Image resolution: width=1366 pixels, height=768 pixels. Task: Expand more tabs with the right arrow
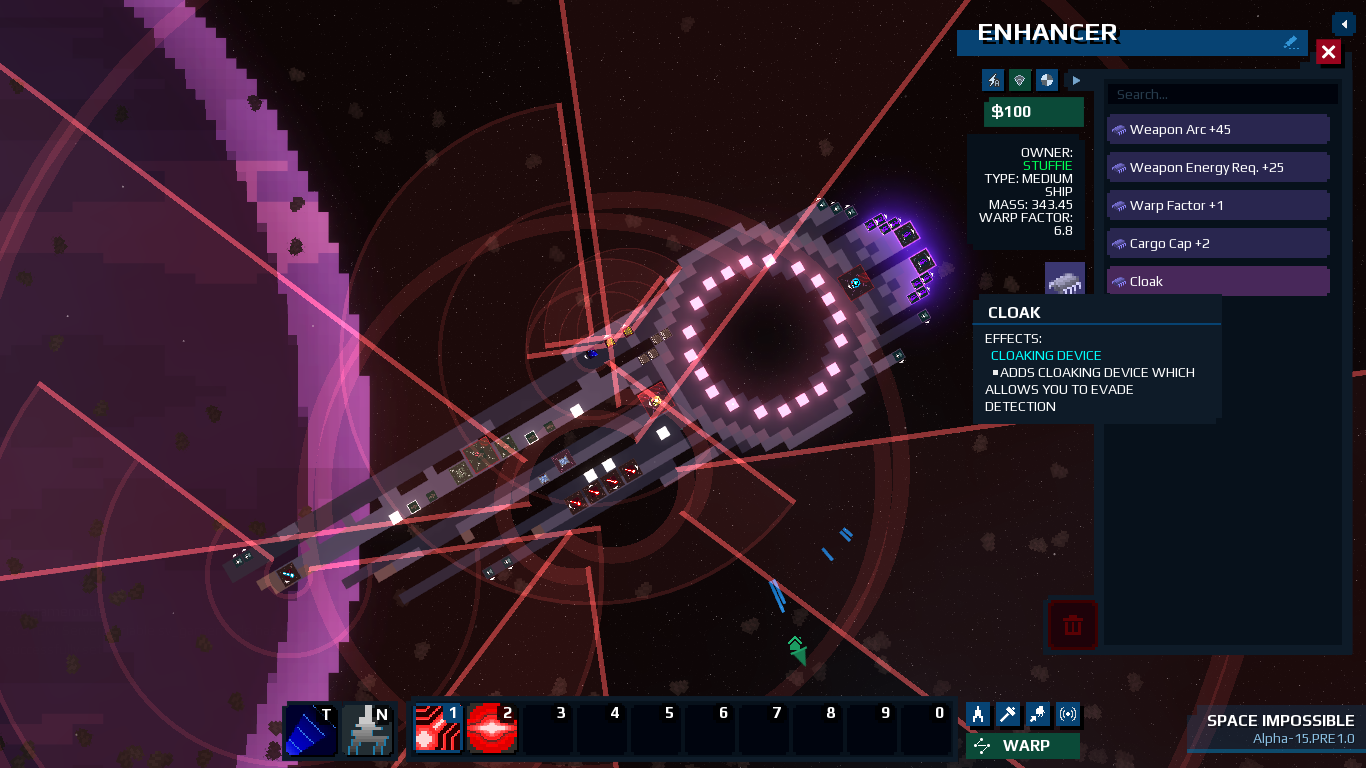[1076, 80]
